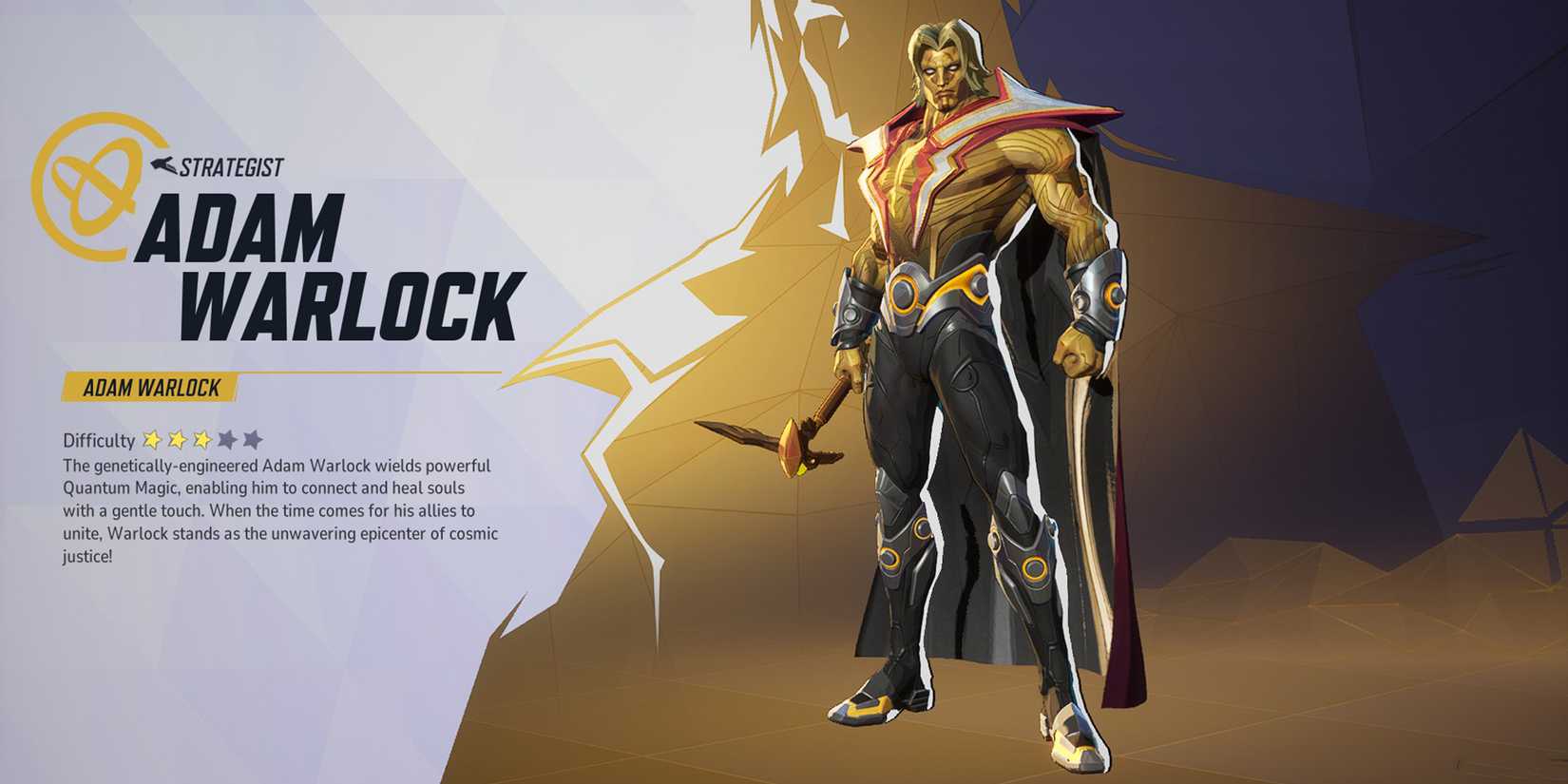Click the fifth greyed-out star icon

250,438
